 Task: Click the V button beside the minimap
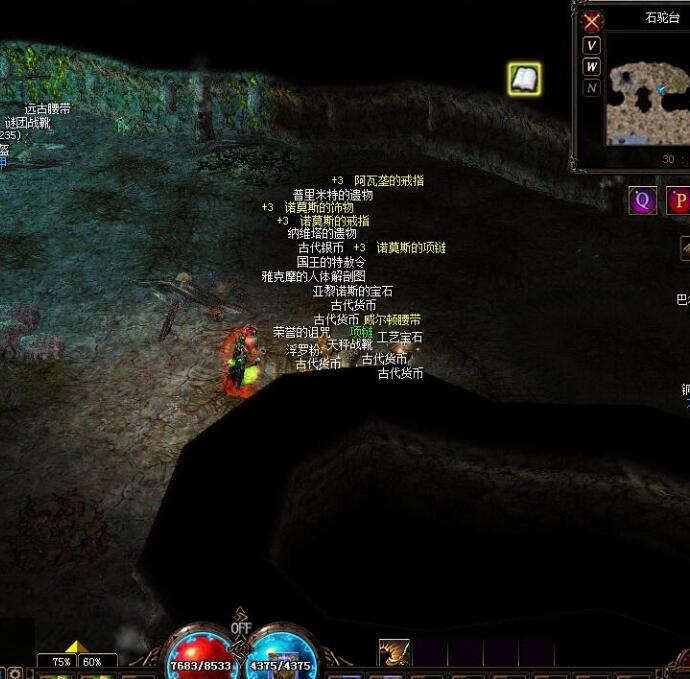click(x=592, y=46)
